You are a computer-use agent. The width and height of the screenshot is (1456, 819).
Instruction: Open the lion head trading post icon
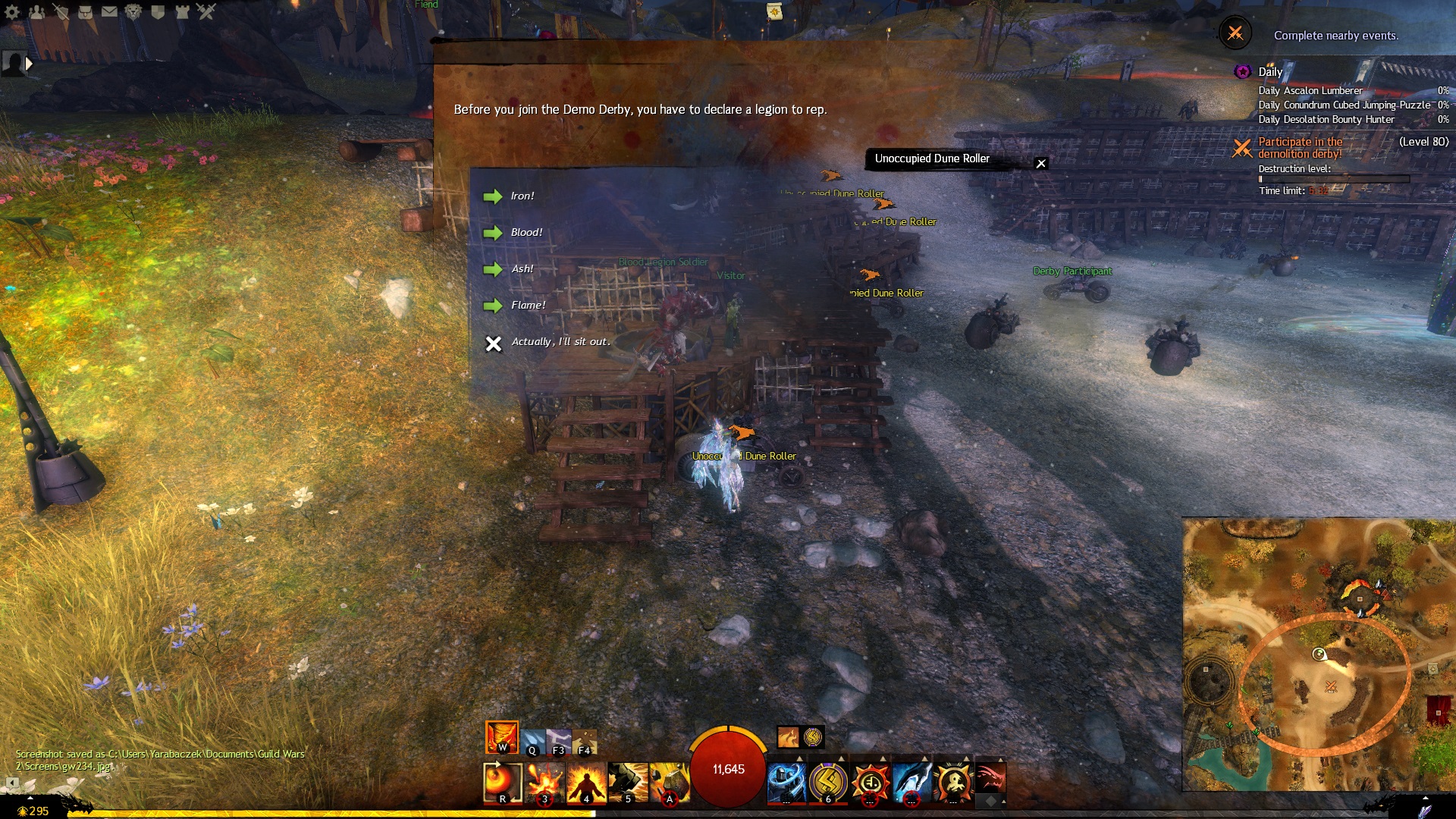coord(133,11)
